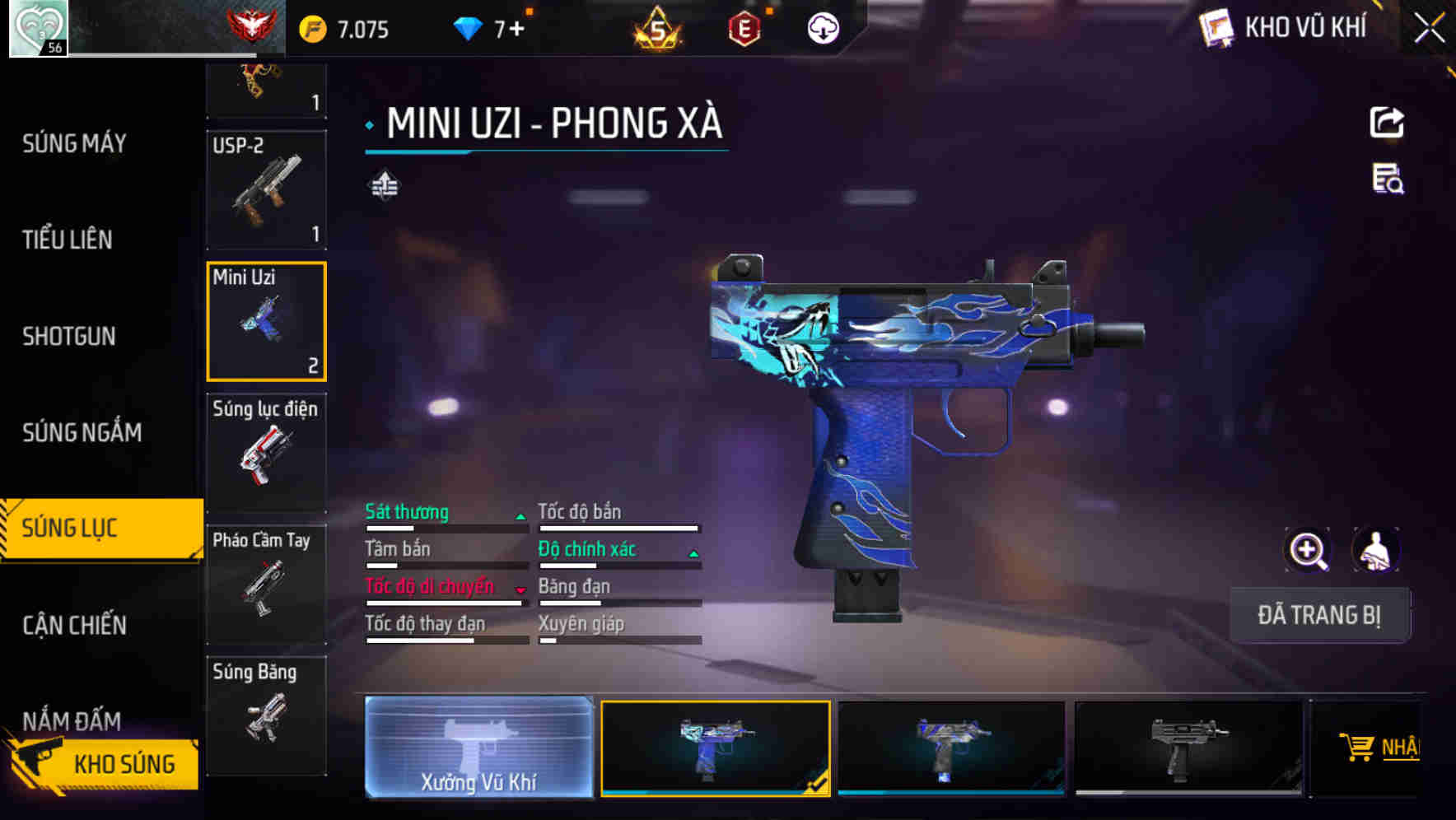Viewport: 1456px width, 820px height.
Task: Click the upgrade icon below the weapon title
Action: click(x=384, y=185)
